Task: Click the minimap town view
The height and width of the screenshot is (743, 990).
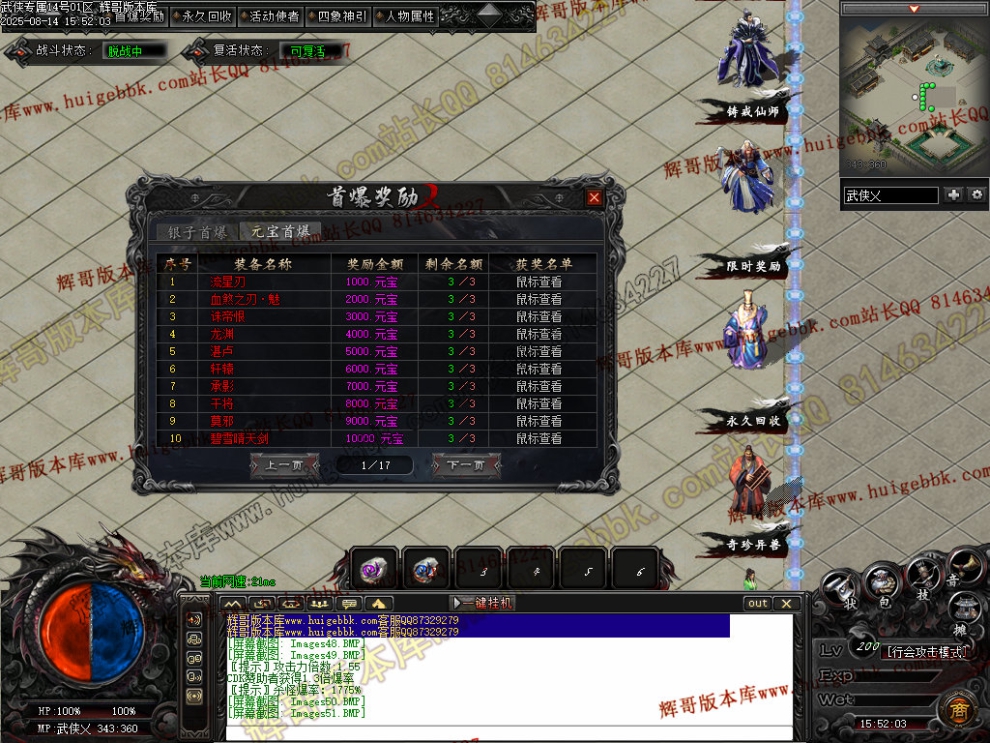Action: (914, 95)
